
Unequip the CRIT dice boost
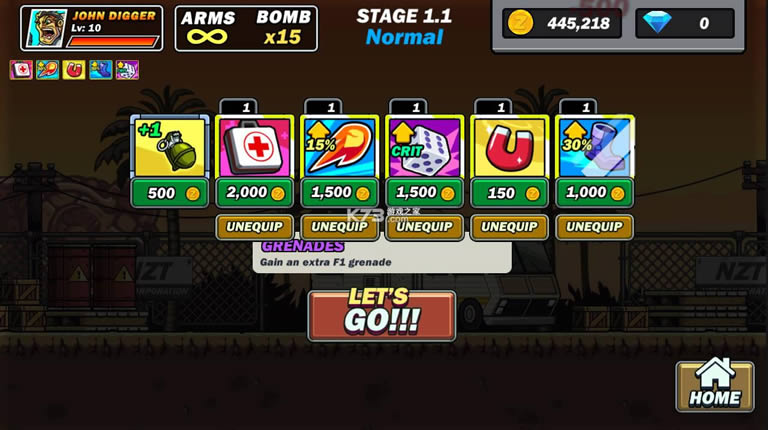pyautogui.click(x=424, y=227)
